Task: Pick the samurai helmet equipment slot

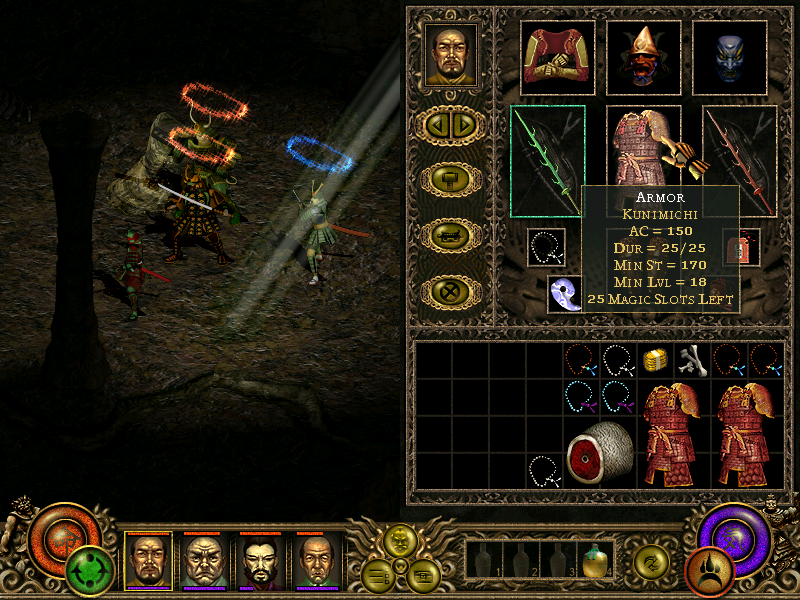Action: point(643,57)
